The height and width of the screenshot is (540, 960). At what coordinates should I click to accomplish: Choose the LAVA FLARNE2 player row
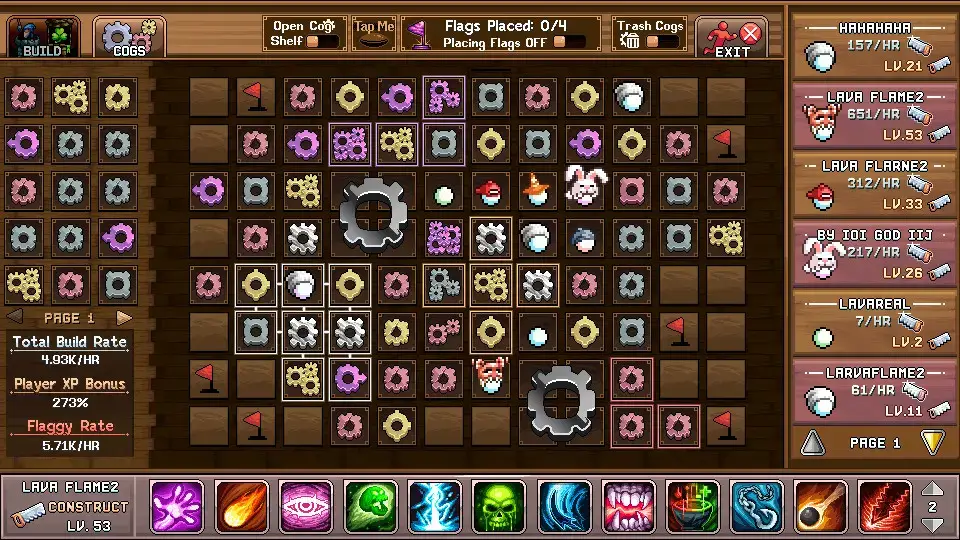874,185
